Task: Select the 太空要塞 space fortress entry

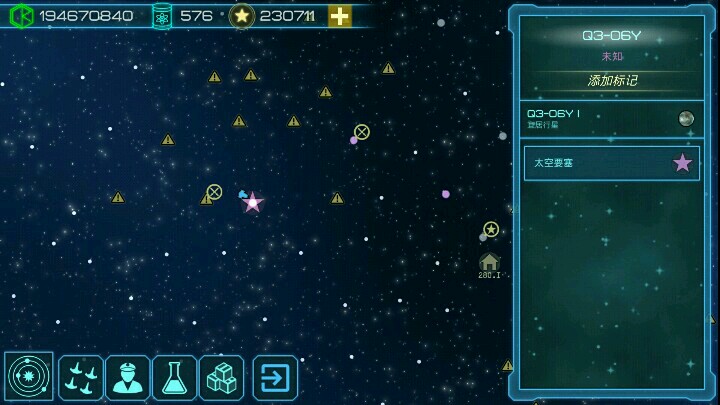Action: (611, 163)
